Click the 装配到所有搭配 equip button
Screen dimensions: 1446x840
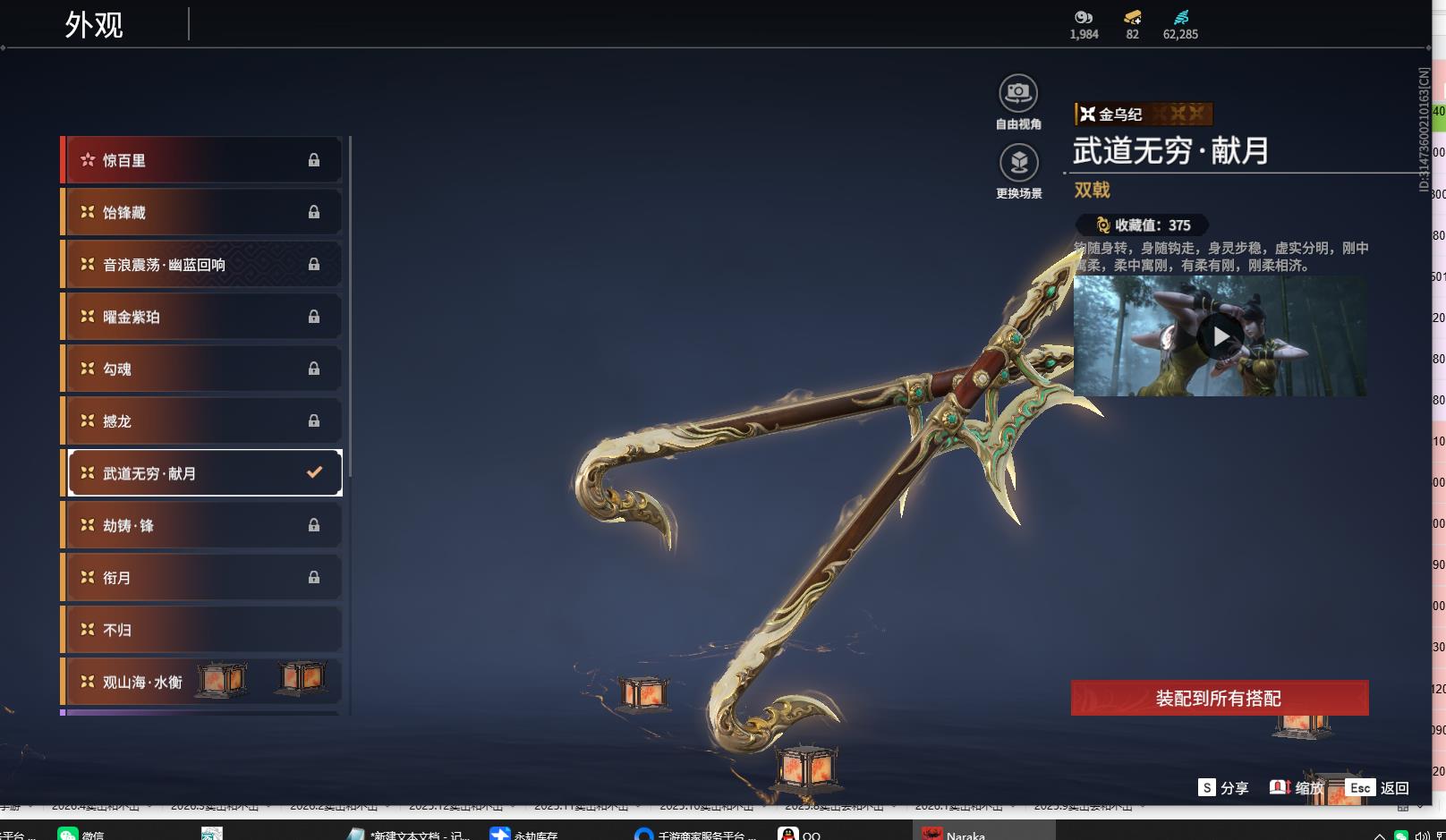coord(1219,698)
